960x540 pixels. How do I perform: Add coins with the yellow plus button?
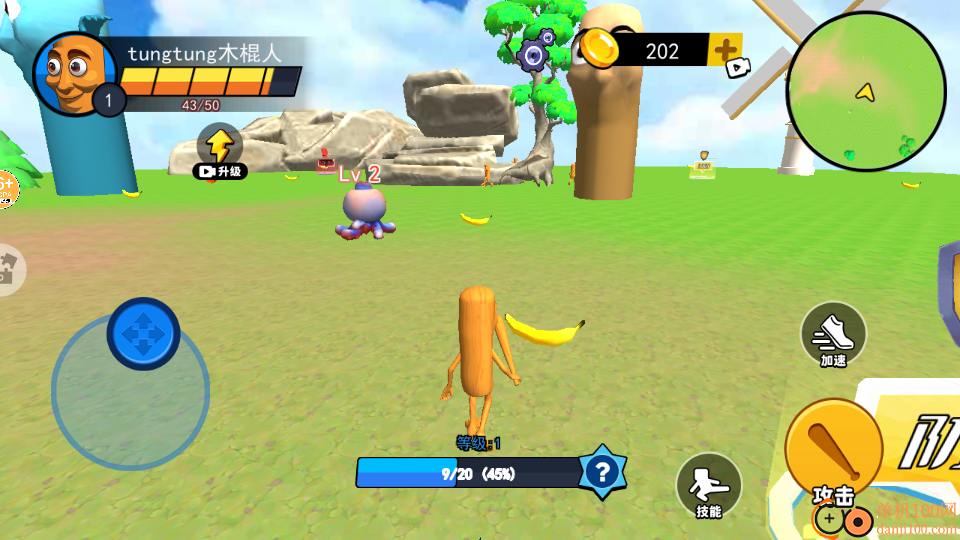725,49
